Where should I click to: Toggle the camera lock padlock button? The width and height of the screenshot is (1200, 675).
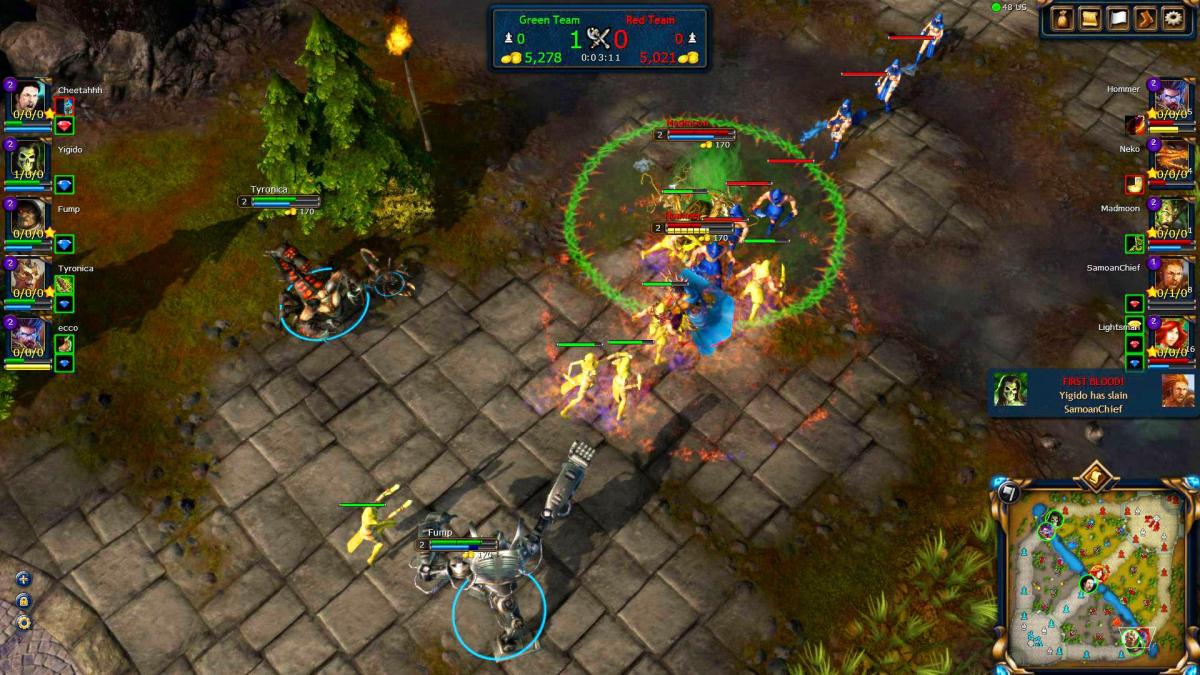click(x=22, y=601)
